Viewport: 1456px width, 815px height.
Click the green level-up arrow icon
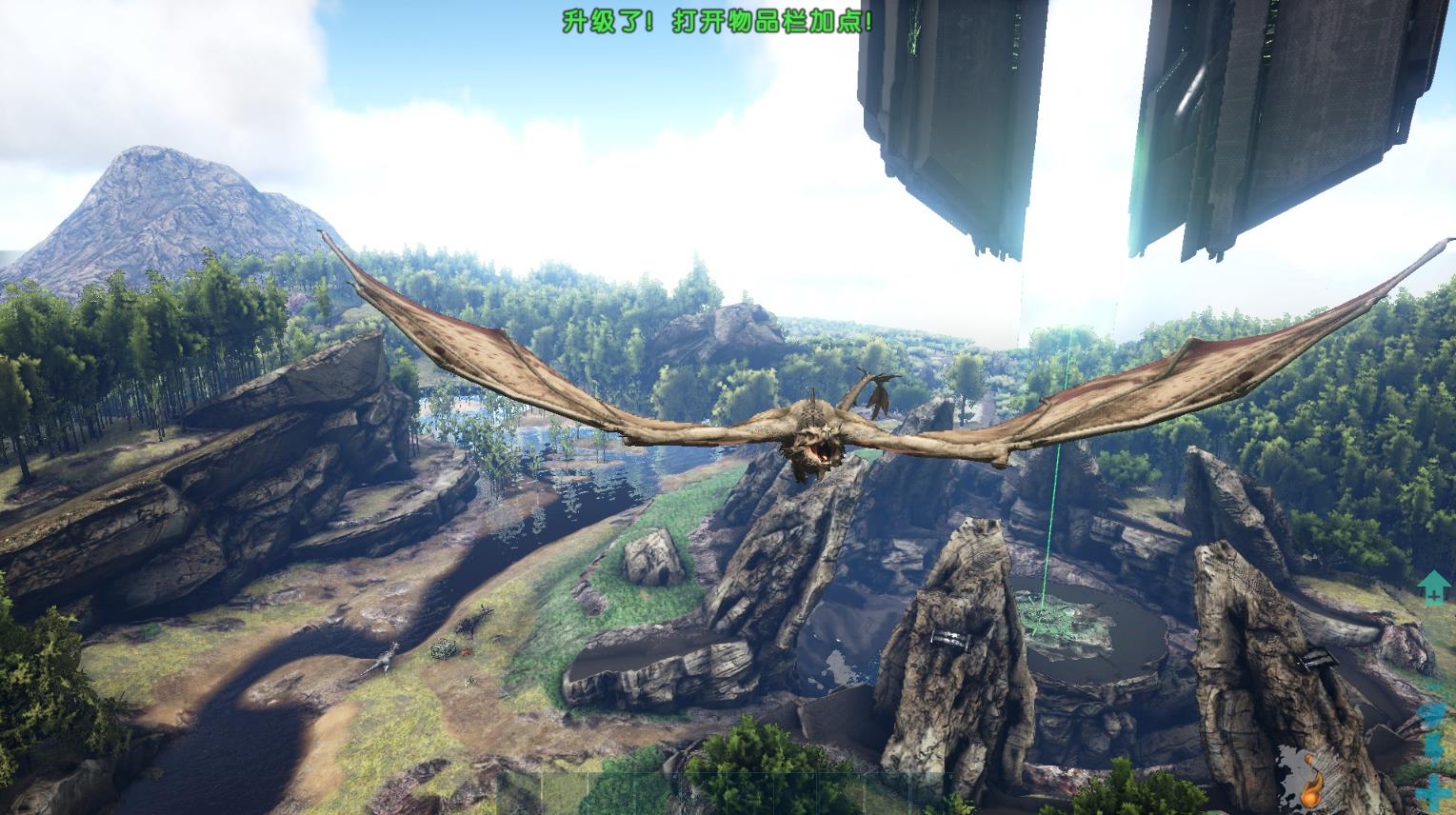(x=1431, y=587)
